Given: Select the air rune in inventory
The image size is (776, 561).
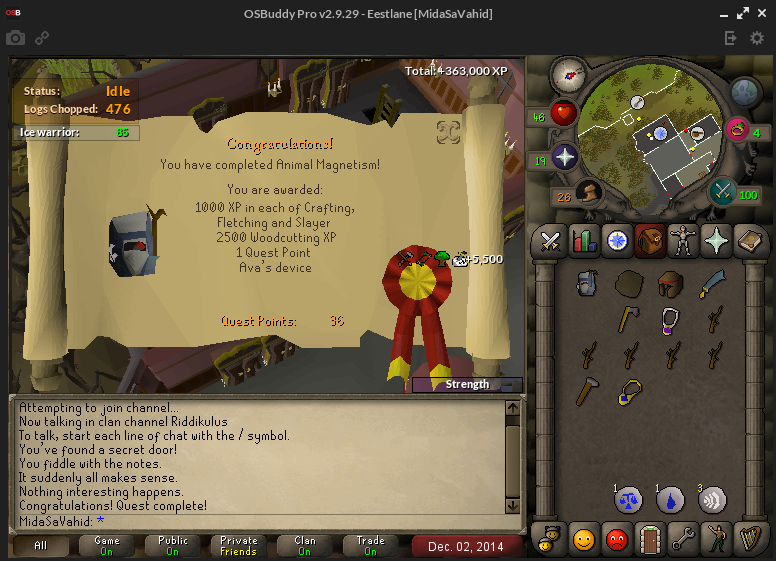Looking at the screenshot, I should 712,499.
